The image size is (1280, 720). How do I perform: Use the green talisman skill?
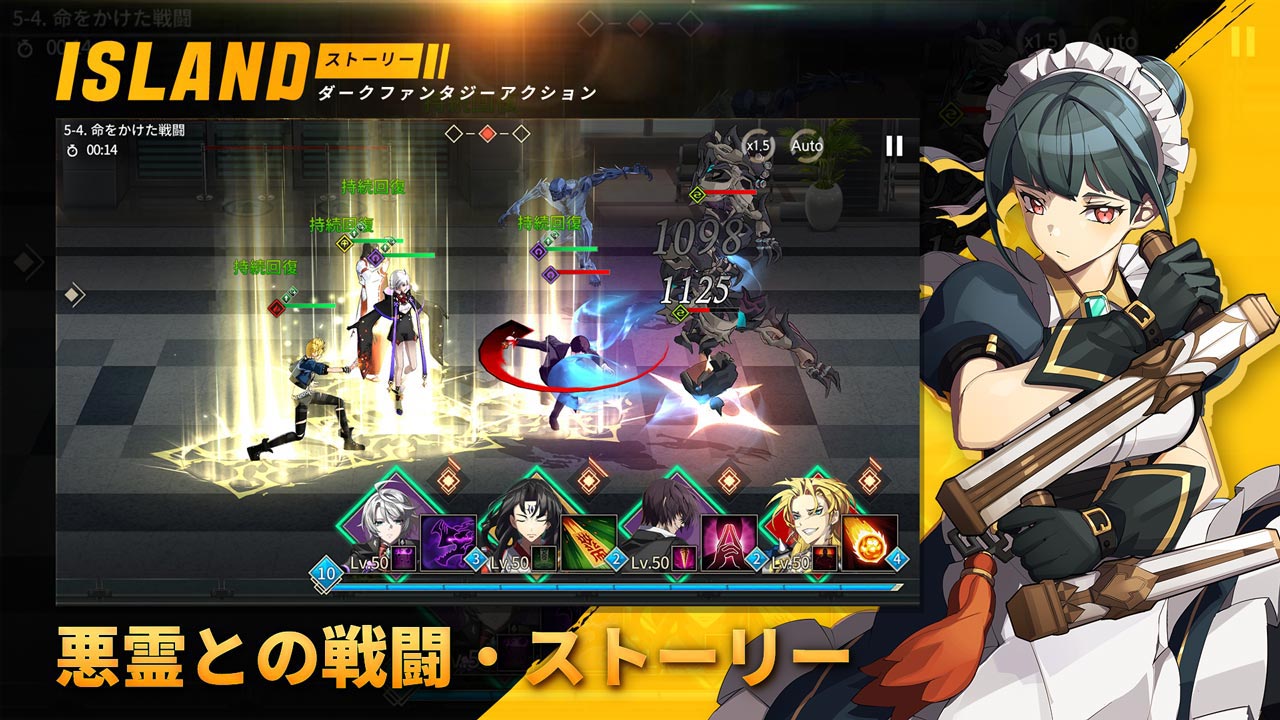coord(588,543)
